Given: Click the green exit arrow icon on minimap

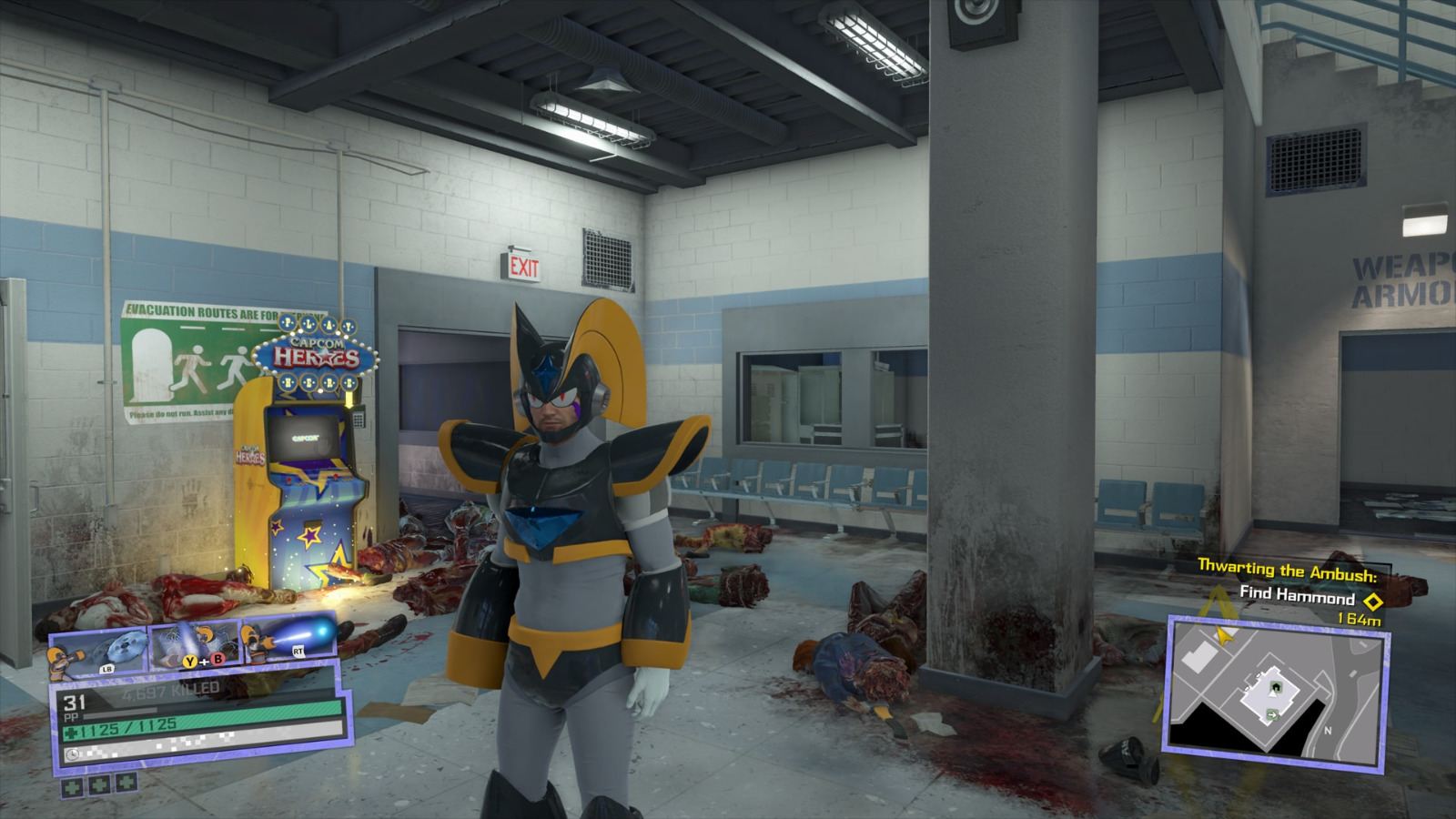Looking at the screenshot, I should click(1272, 714).
